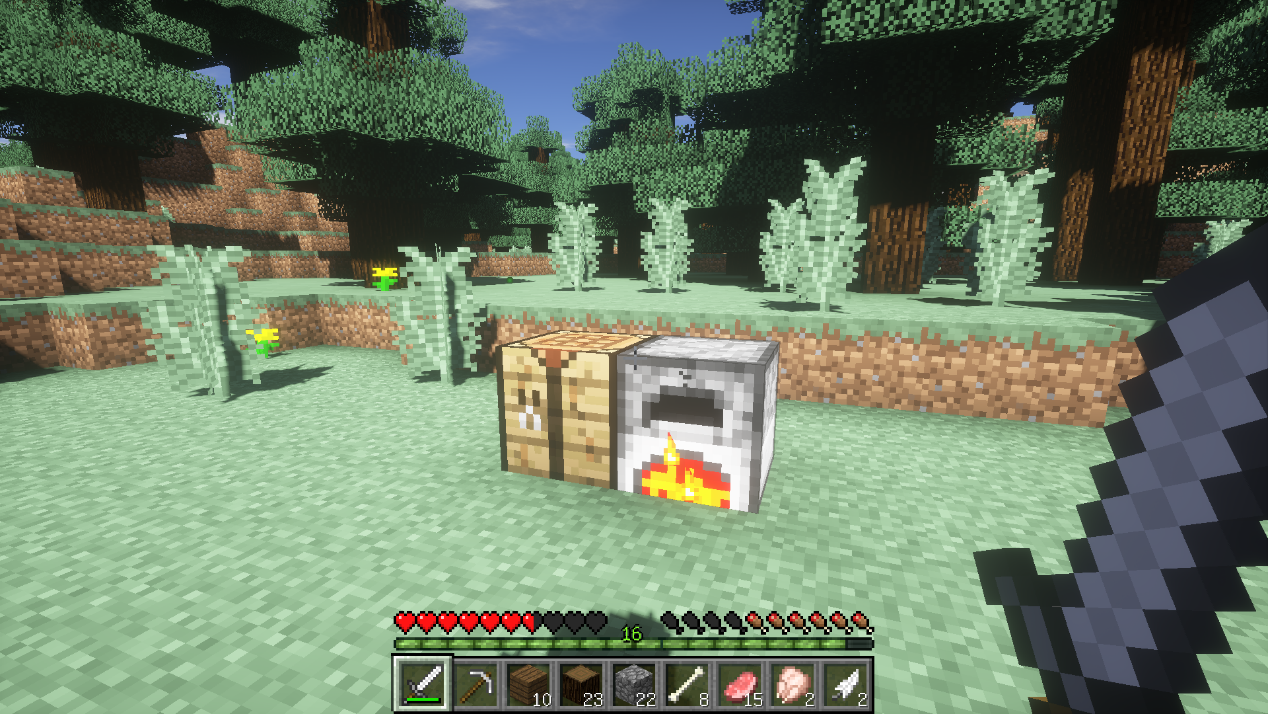Viewport: 1268px width, 714px height.
Task: Switch to the cobblestone stack
Action: pos(633,684)
